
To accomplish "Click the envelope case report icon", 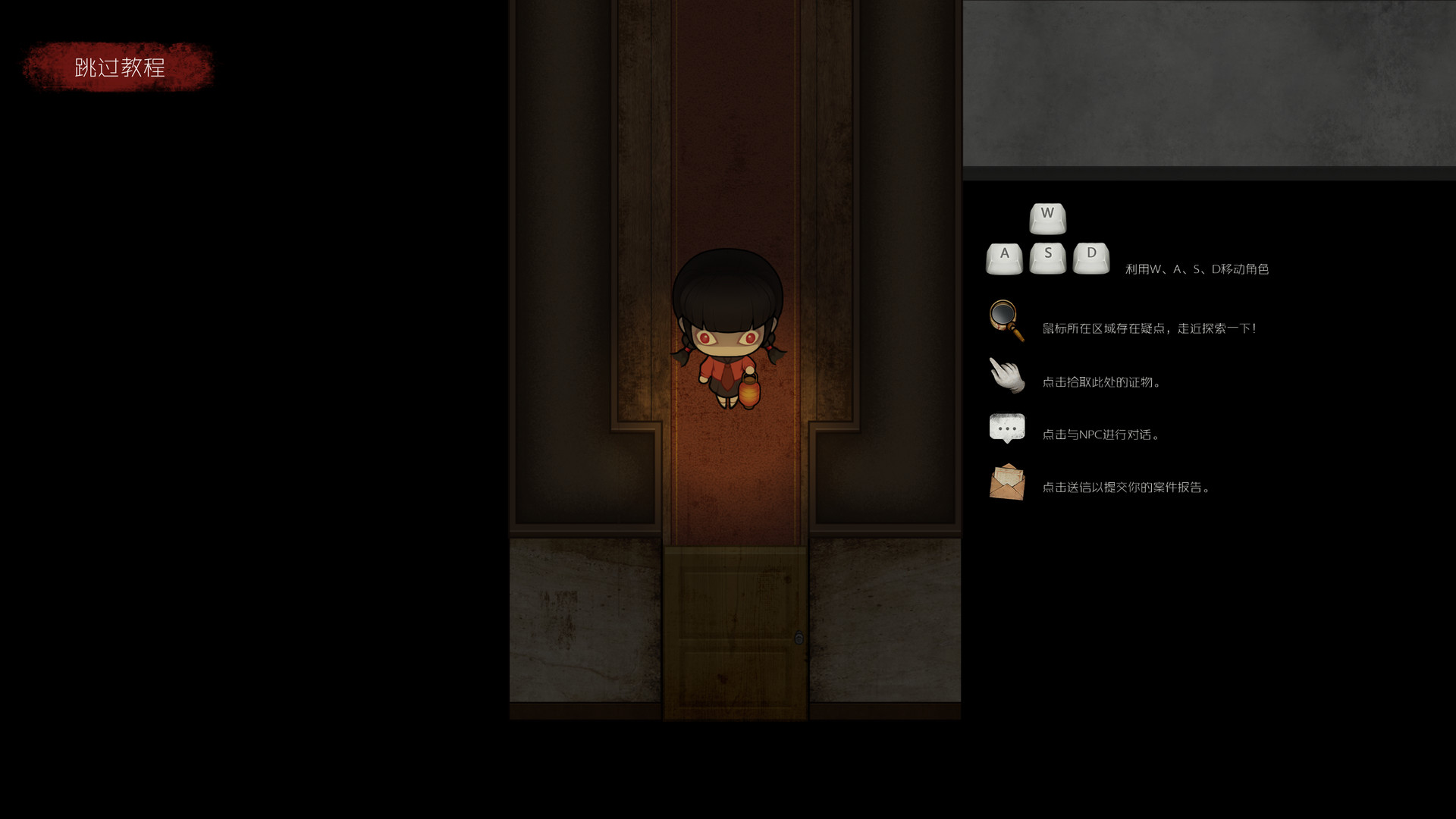I will click(x=1006, y=483).
